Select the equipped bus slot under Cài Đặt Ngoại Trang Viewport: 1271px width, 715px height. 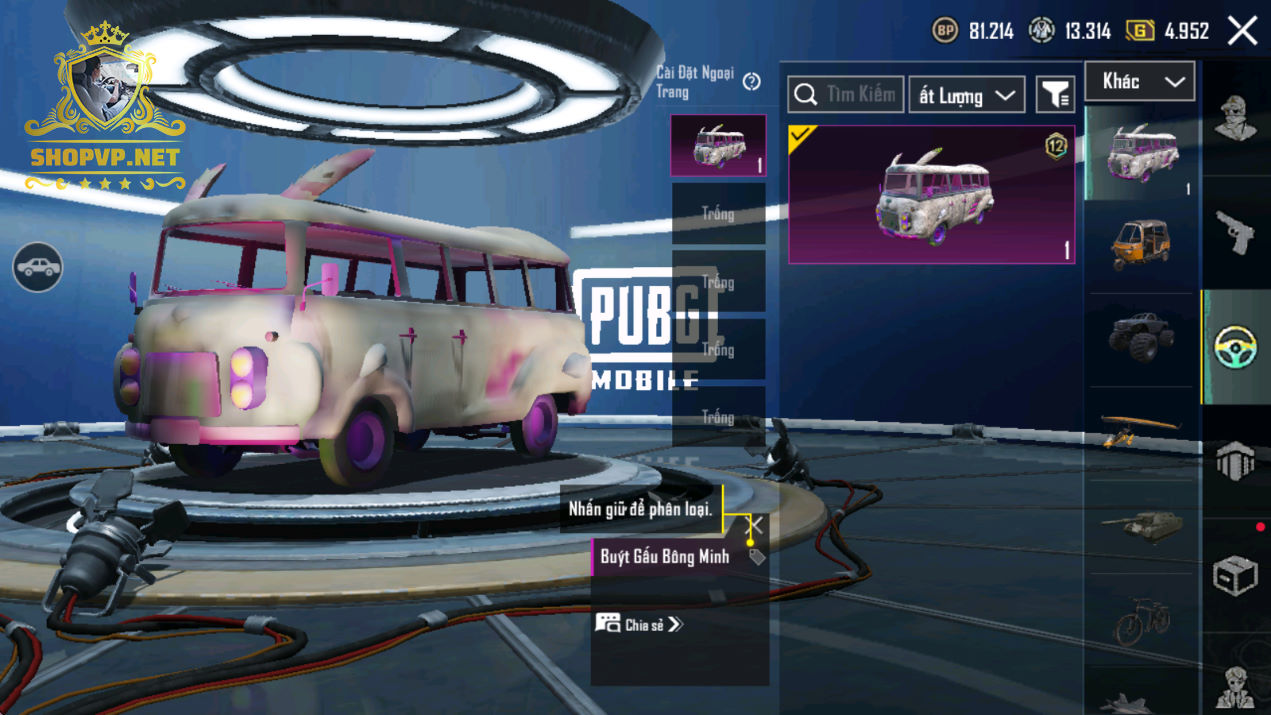coord(718,146)
